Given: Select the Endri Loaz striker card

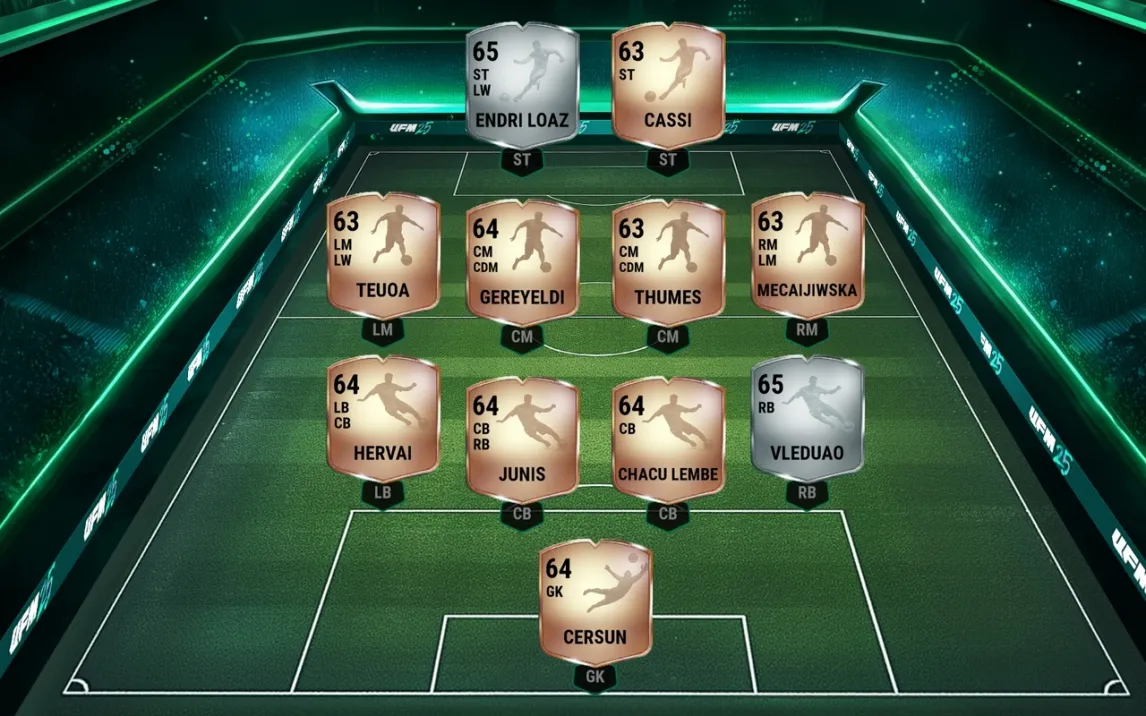Looking at the screenshot, I should click(522, 88).
